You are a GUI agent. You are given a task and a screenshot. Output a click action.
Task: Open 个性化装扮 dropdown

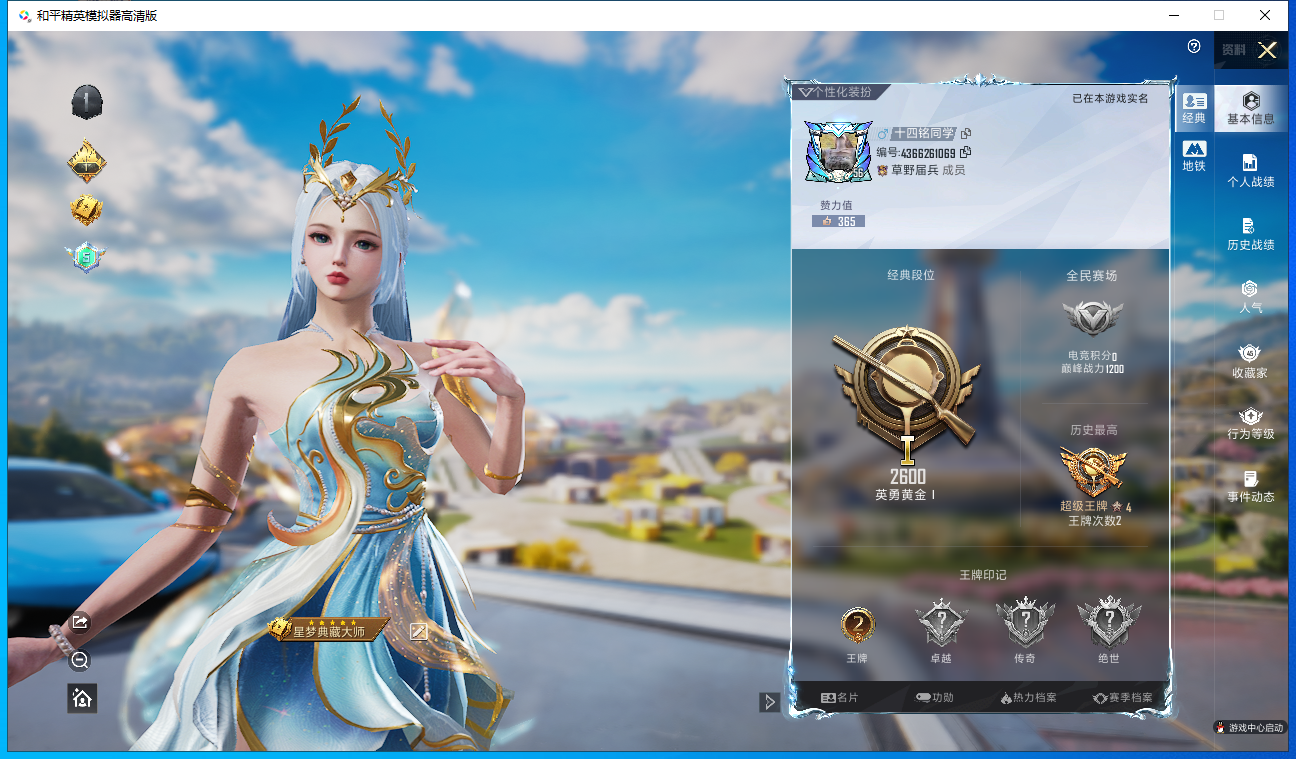coord(834,92)
